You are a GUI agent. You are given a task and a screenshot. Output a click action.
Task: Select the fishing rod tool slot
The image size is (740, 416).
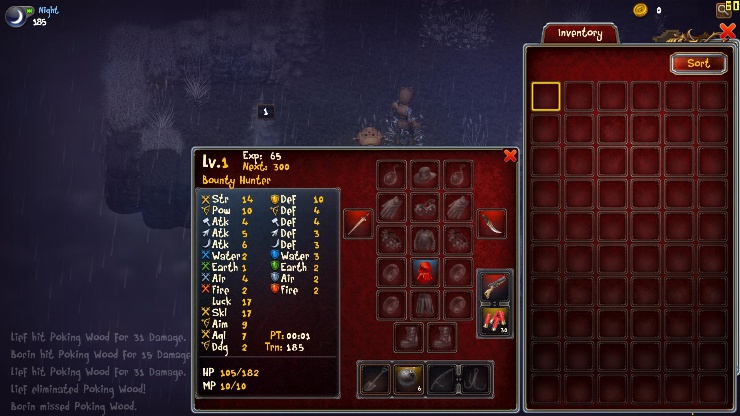click(441, 379)
